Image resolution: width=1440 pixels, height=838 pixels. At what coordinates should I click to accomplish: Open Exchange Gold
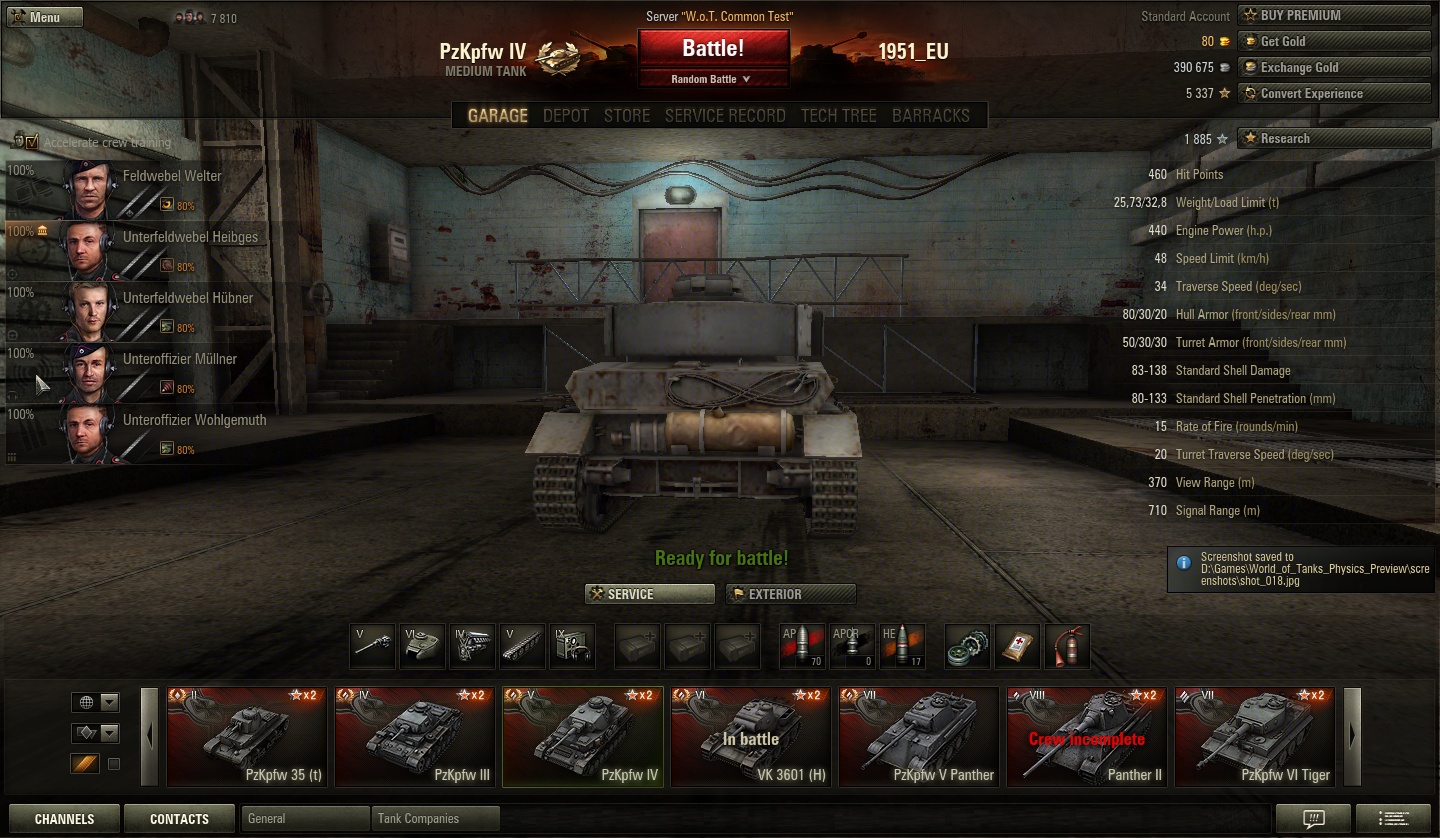[1334, 67]
